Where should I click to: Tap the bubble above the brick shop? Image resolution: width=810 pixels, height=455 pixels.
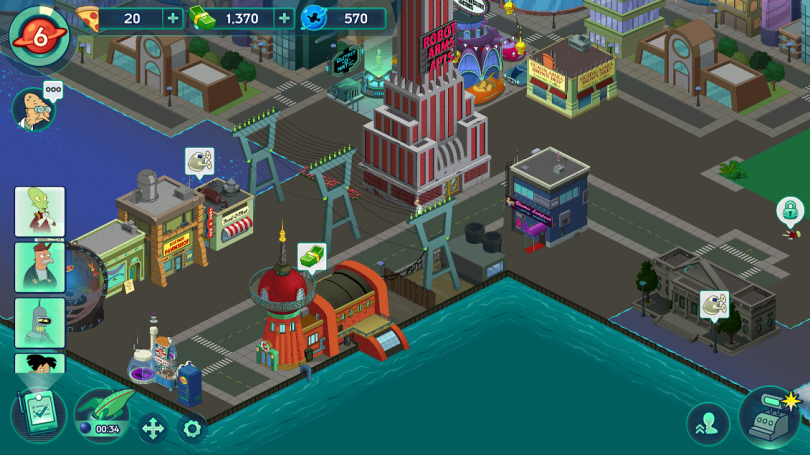199,161
